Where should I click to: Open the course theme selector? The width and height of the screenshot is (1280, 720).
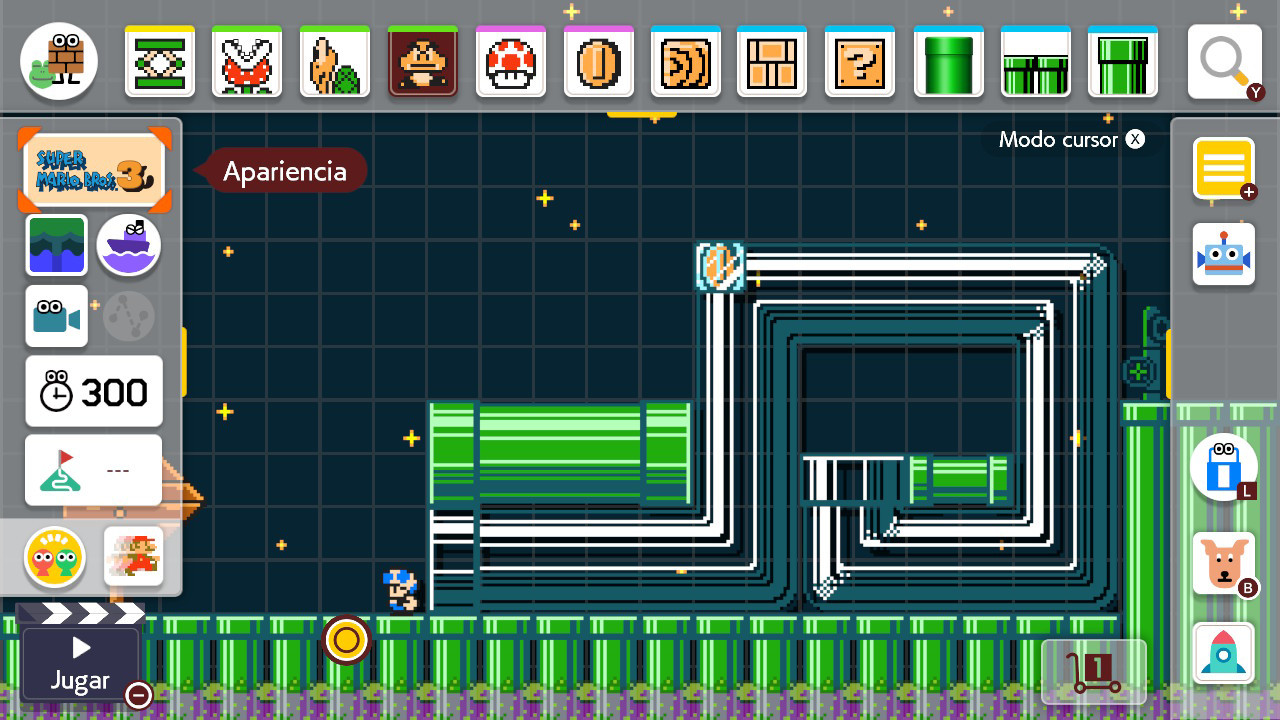pos(57,245)
